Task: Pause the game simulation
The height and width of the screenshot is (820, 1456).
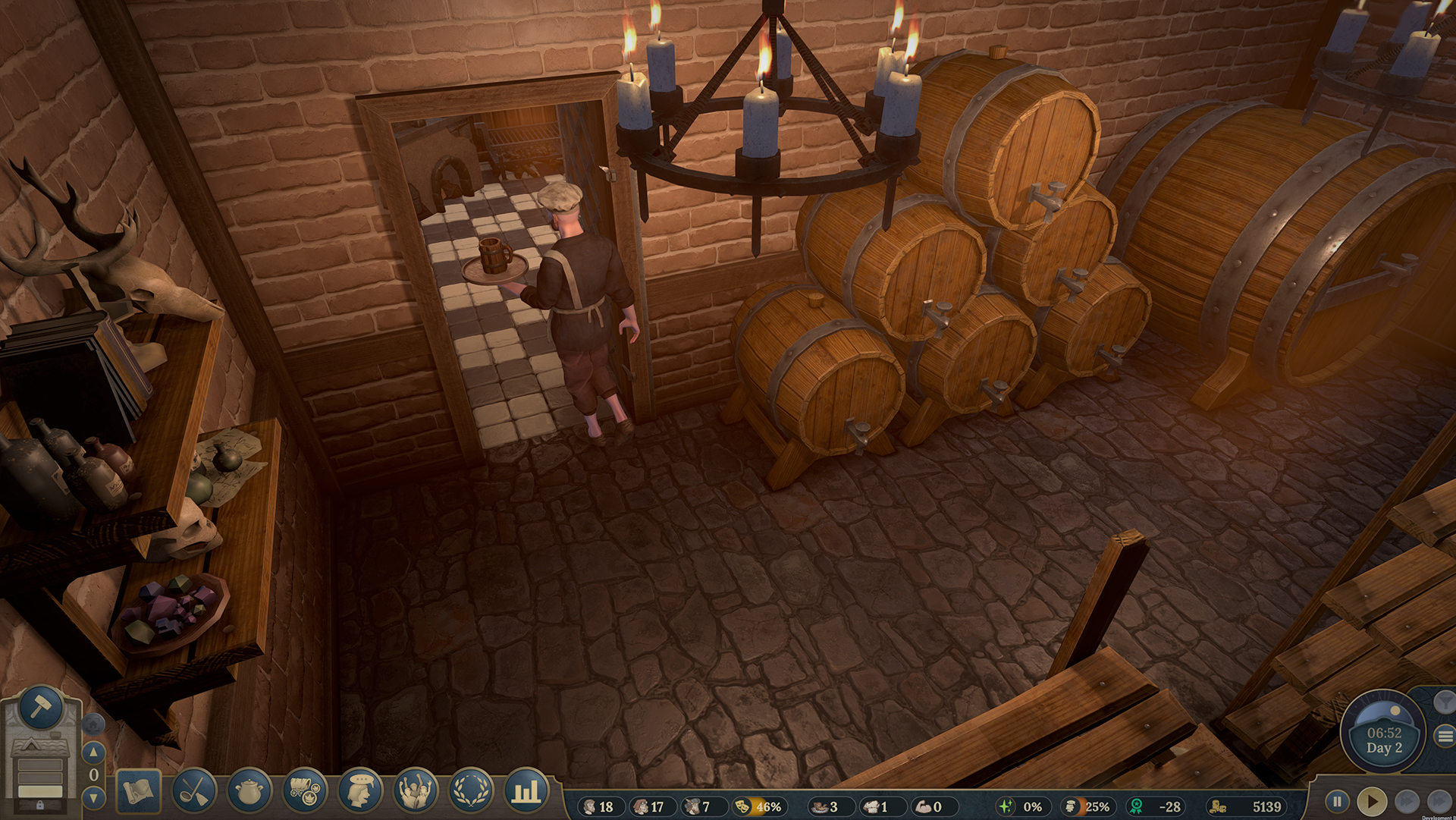Action: 1338,801
